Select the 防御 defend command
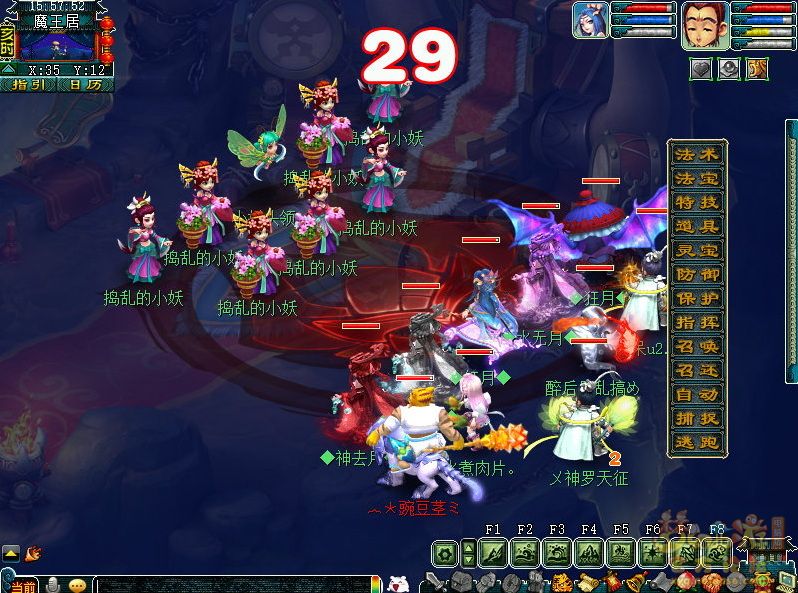Screen dimensions: 798x593 click(x=697, y=275)
